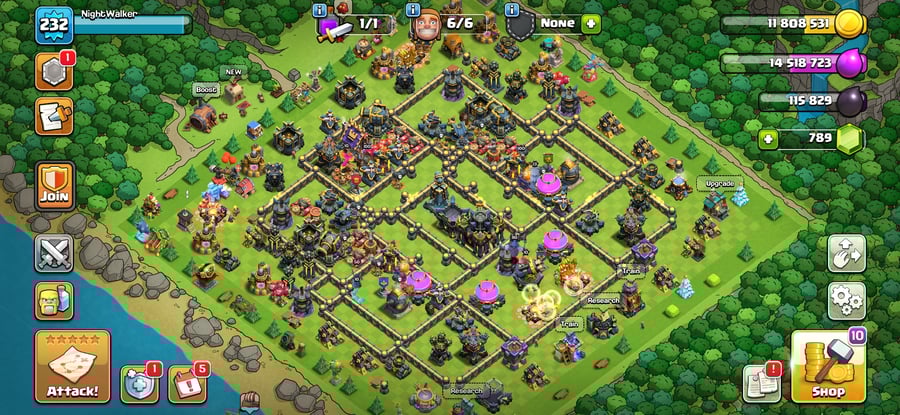Open the Shop
Image resolution: width=900 pixels, height=415 pixels.
(x=828, y=367)
